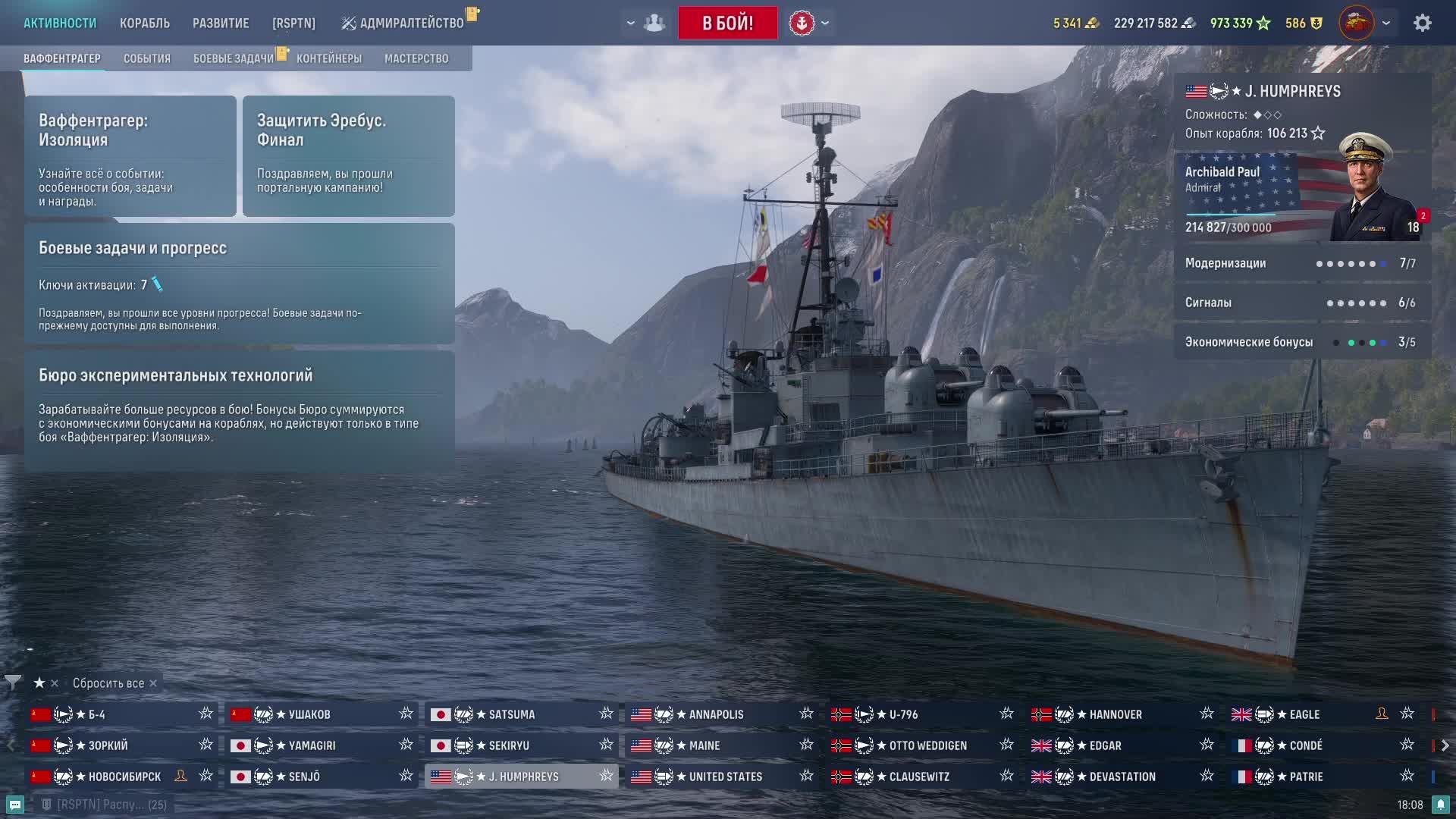Open the settings gear icon
The height and width of the screenshot is (819, 1456).
[1422, 23]
